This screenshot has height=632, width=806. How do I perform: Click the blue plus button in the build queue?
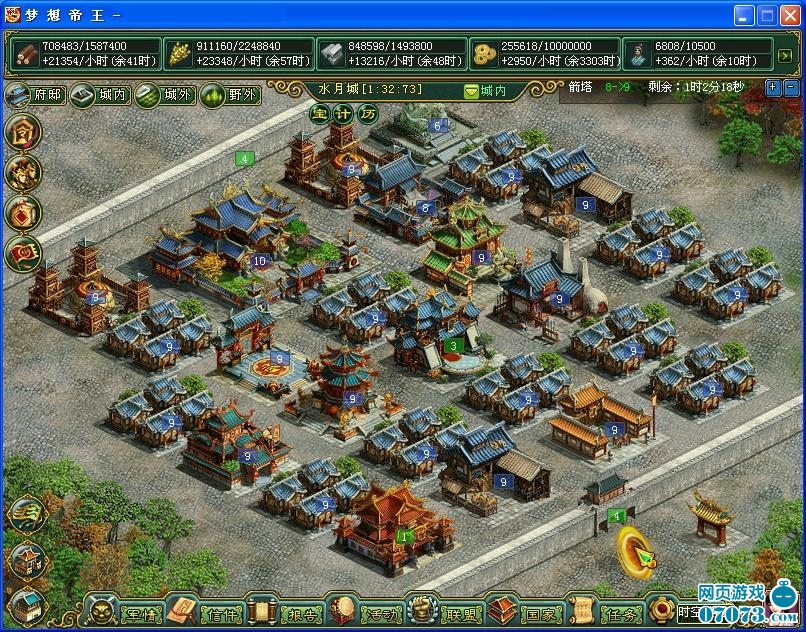pos(772,88)
